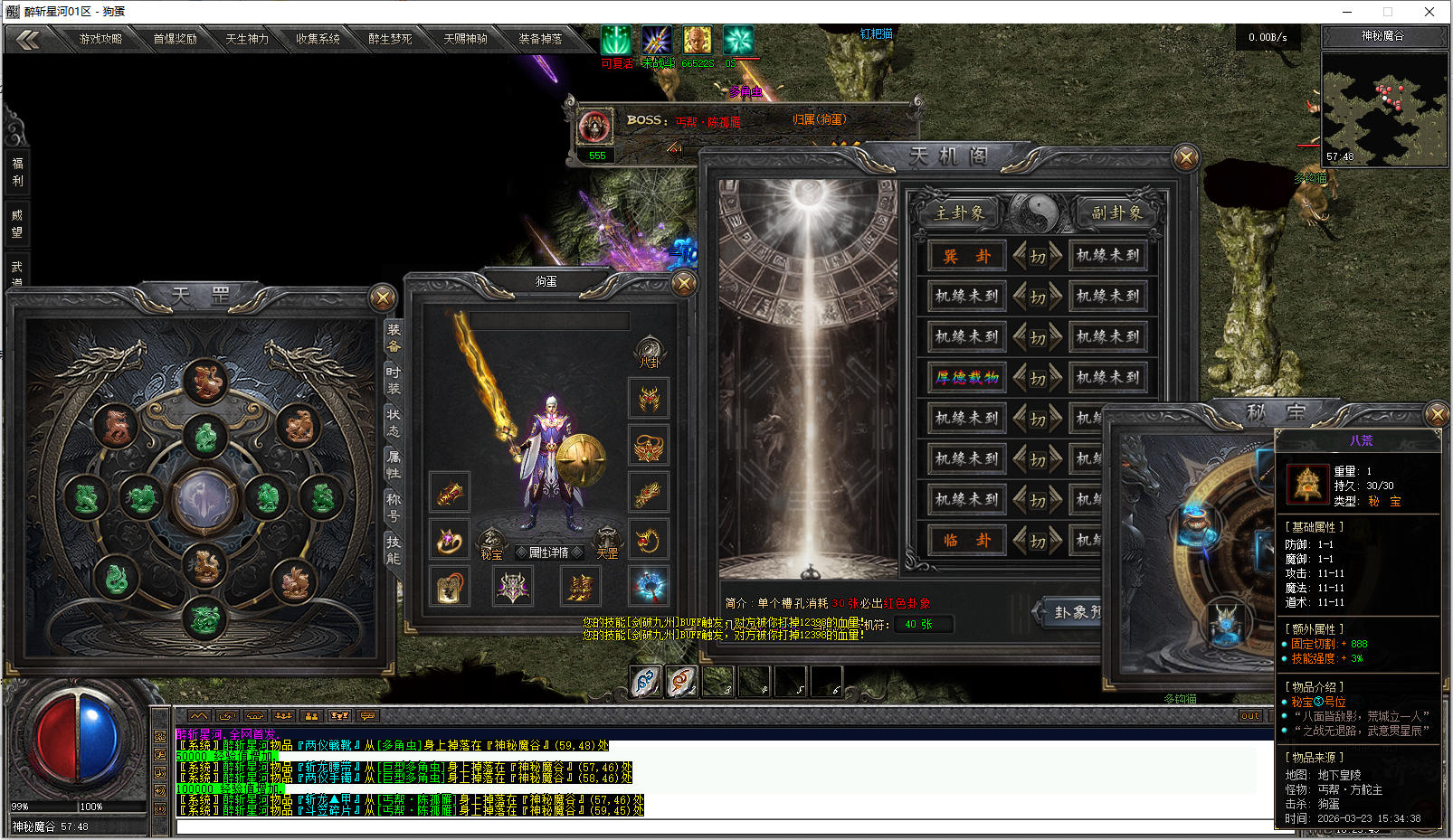Collapse the top menu with the double-arrow button
Viewport: 1453px width, 840px height.
(x=27, y=39)
